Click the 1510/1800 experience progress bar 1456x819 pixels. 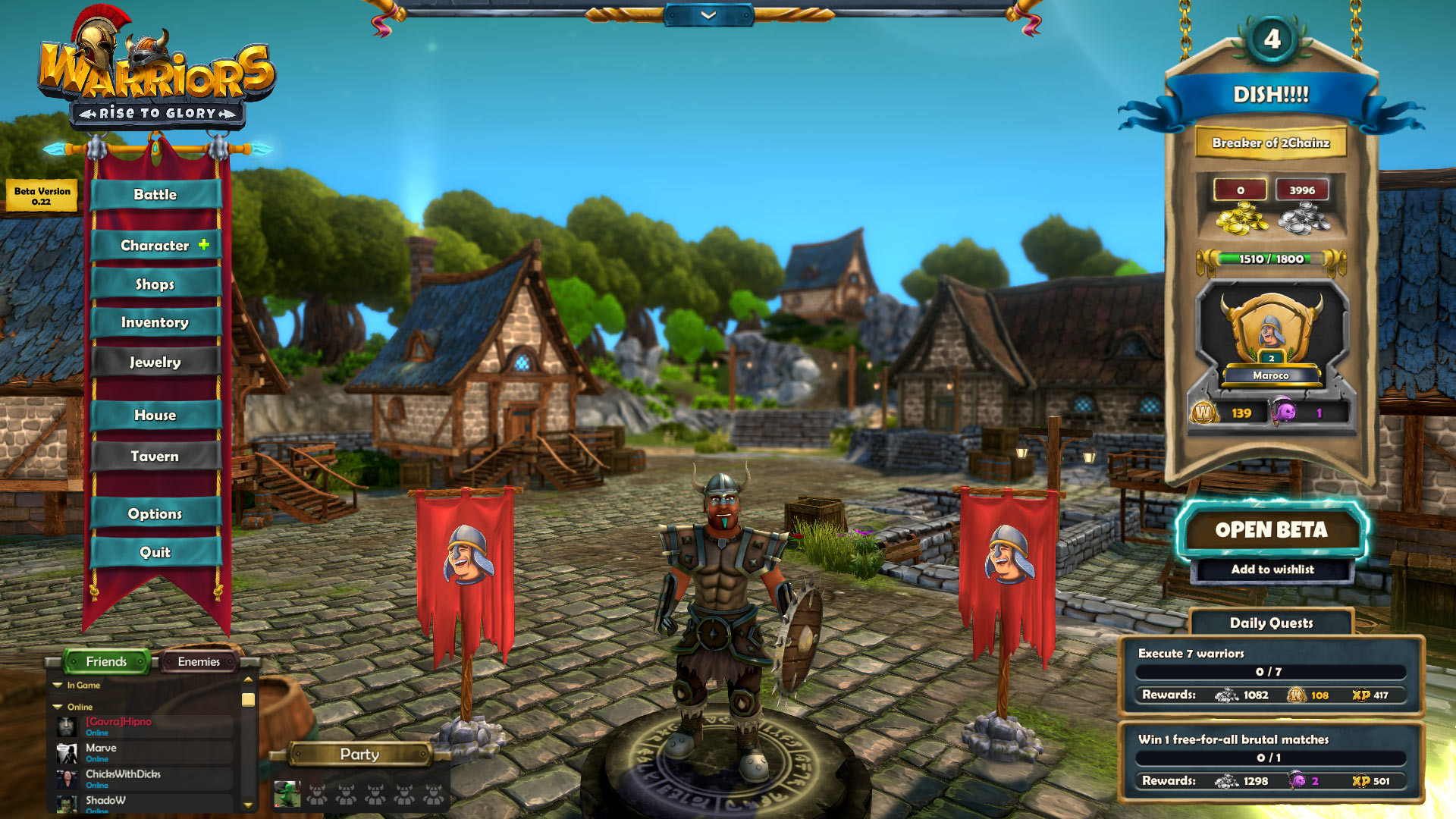coord(1271,259)
